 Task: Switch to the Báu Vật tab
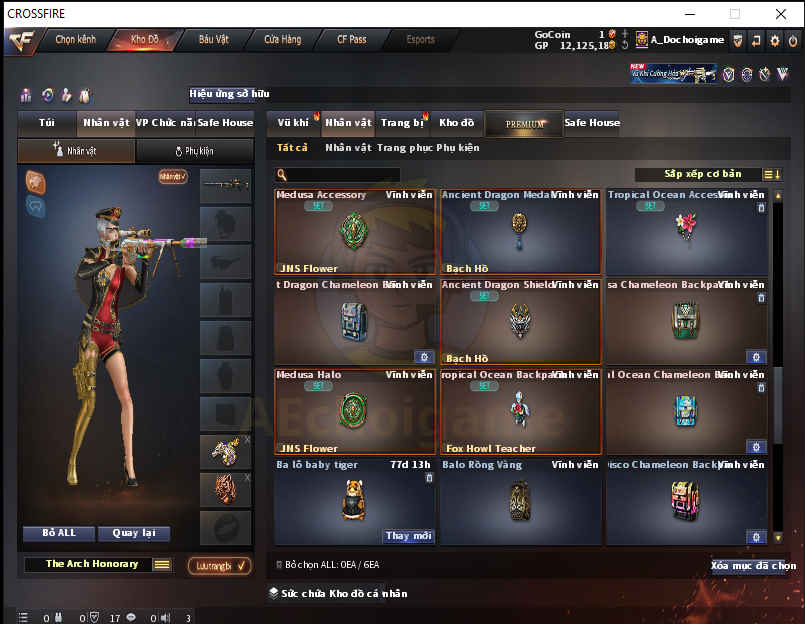pyautogui.click(x=213, y=40)
